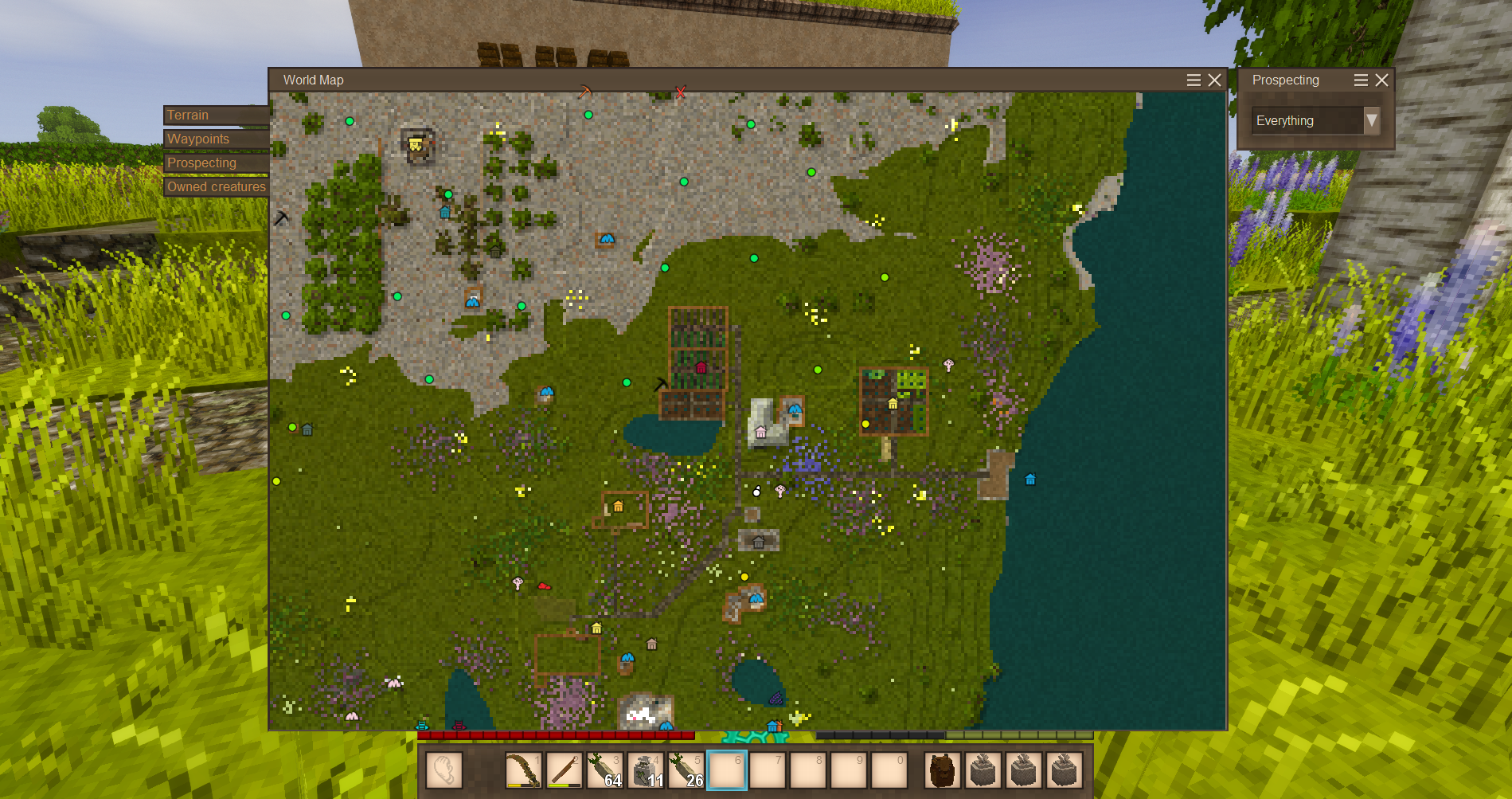Show the Owned creatures layer
This screenshot has width=1512, height=799.
point(215,187)
